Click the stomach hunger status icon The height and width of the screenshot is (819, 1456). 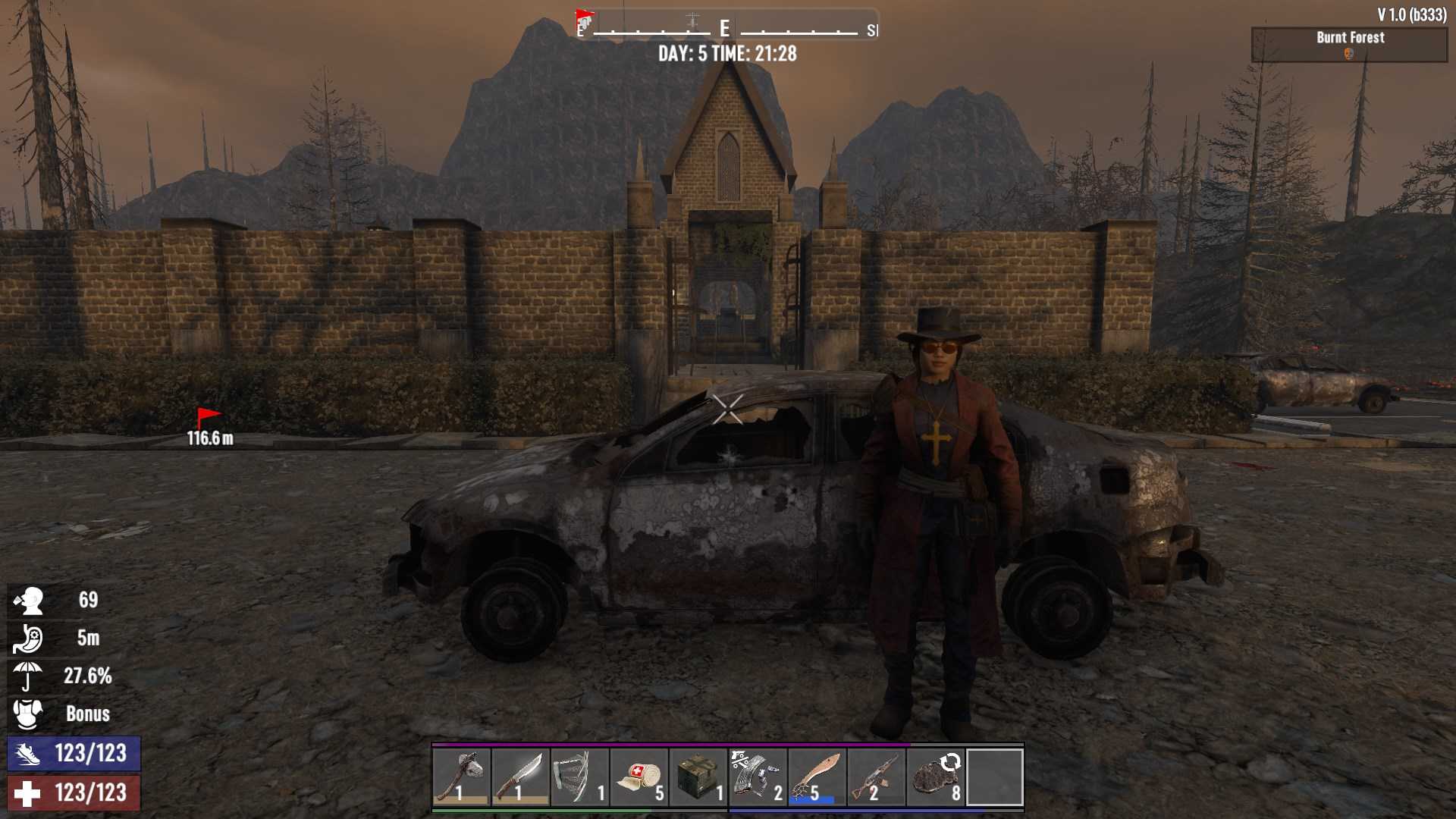(27, 638)
